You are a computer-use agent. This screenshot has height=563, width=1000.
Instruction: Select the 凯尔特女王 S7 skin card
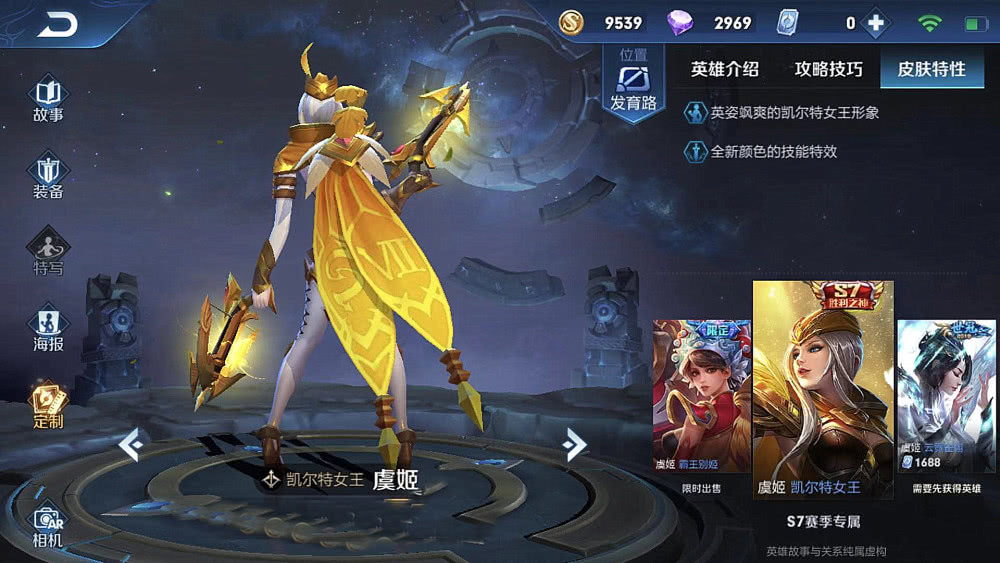[x=823, y=389]
